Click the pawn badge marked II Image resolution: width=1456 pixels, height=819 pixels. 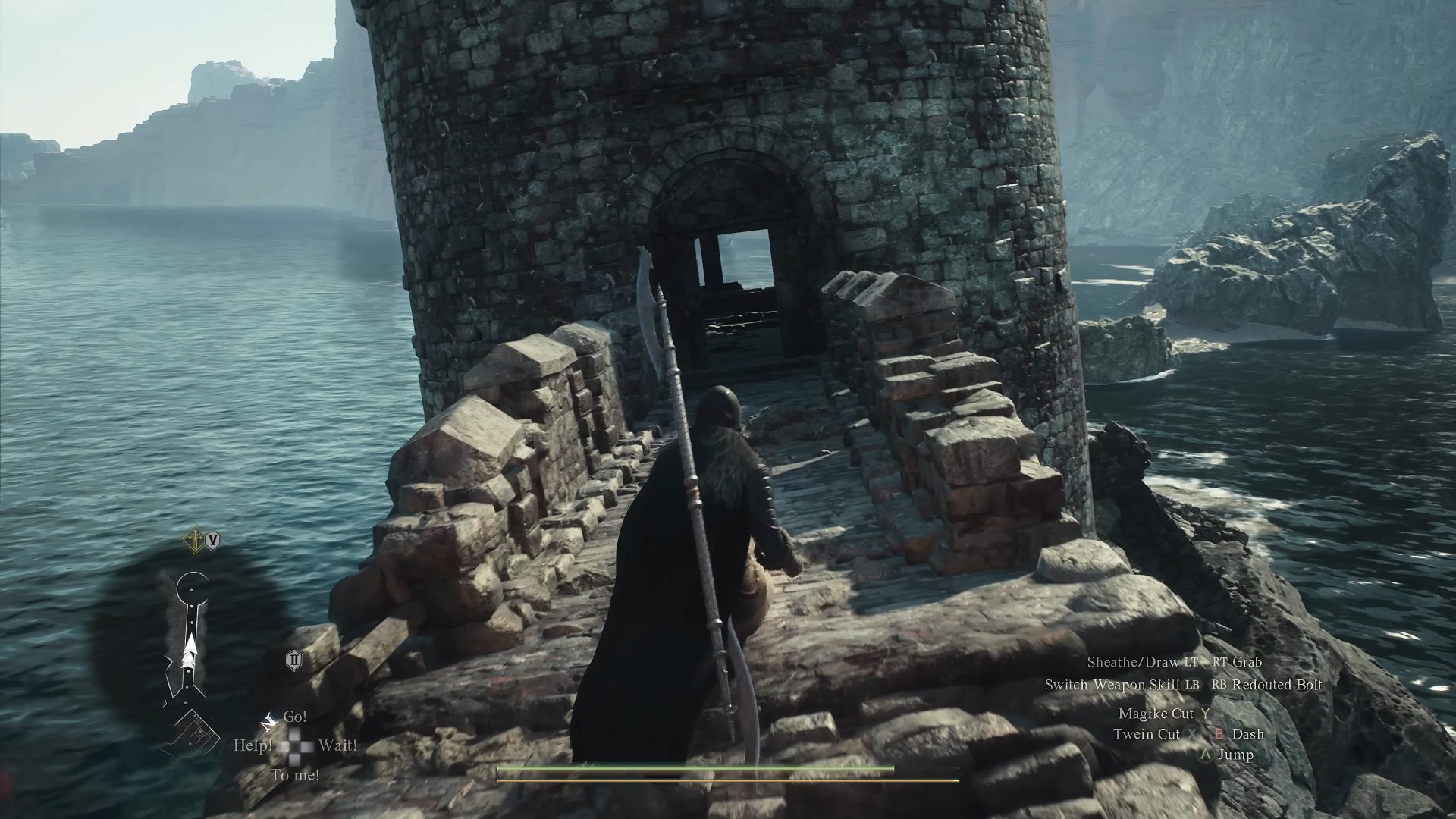pyautogui.click(x=294, y=661)
